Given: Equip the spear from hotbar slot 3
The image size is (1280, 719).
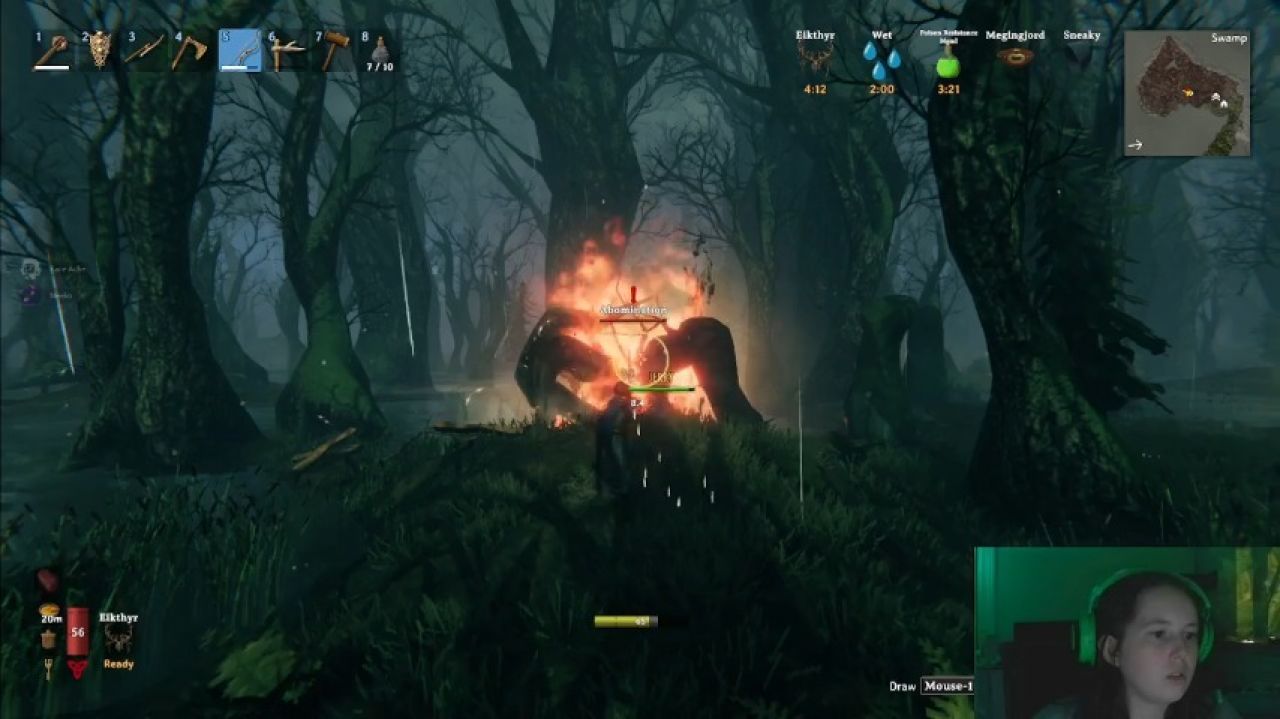Looking at the screenshot, I should [x=145, y=50].
